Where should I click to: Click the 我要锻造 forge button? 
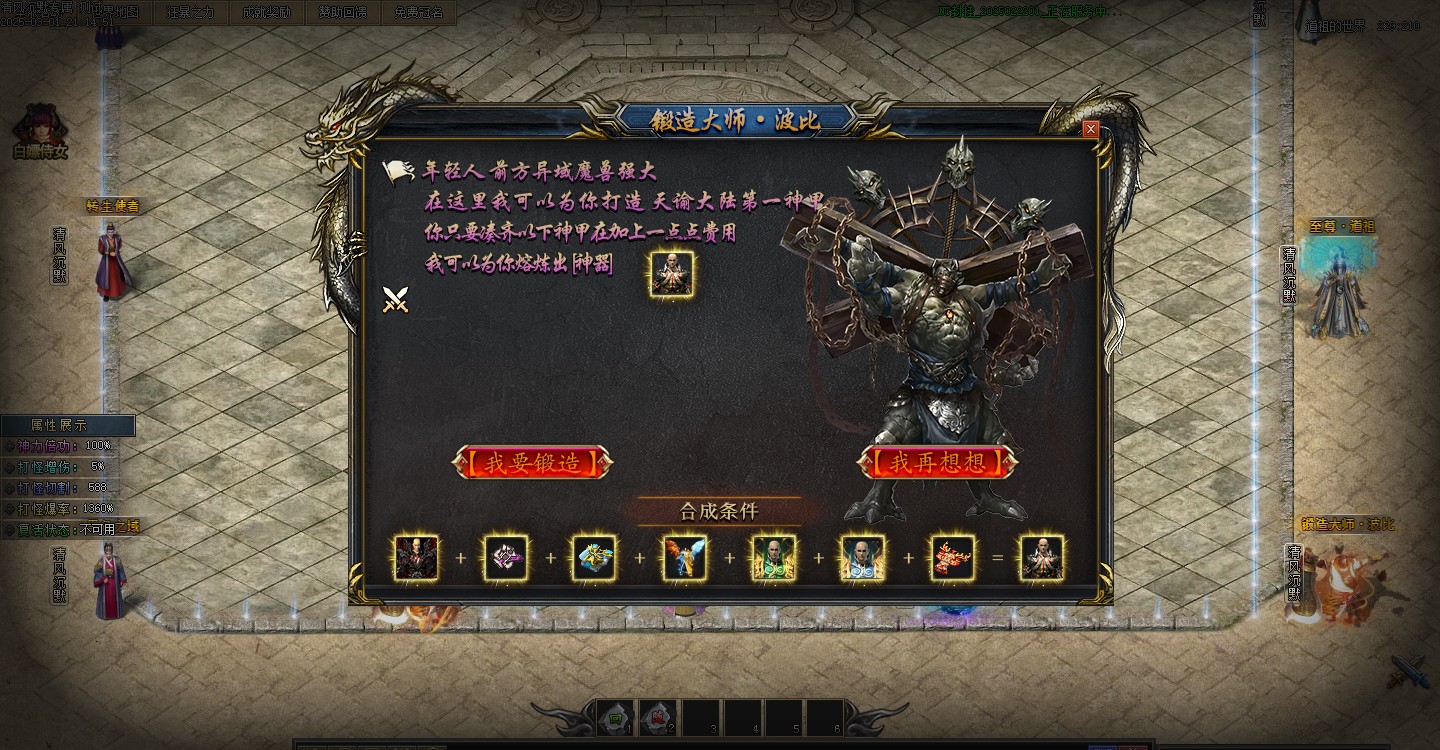(x=533, y=462)
